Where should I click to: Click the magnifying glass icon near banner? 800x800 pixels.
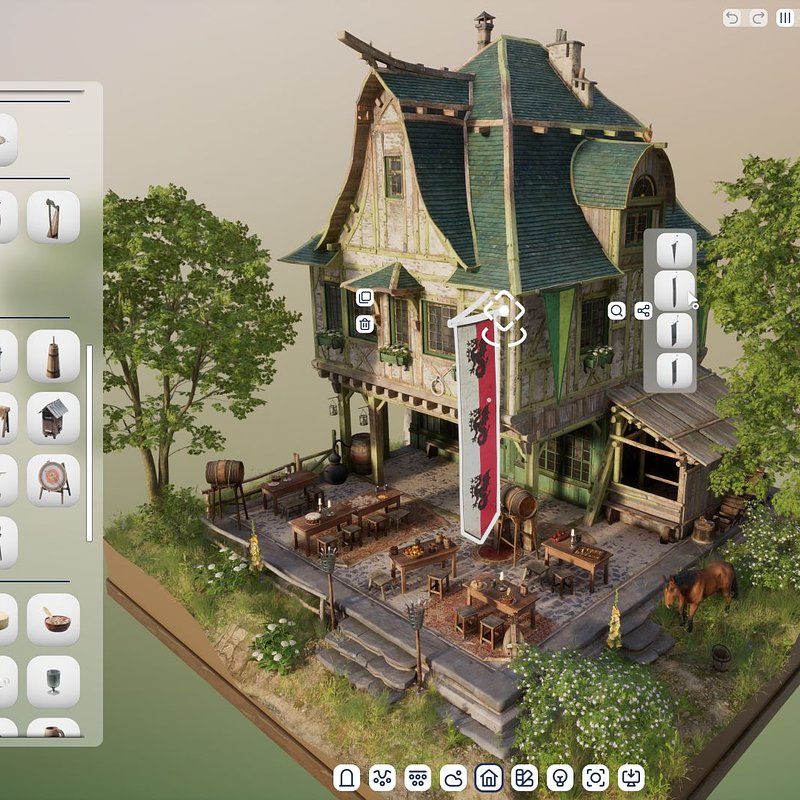coord(617,311)
